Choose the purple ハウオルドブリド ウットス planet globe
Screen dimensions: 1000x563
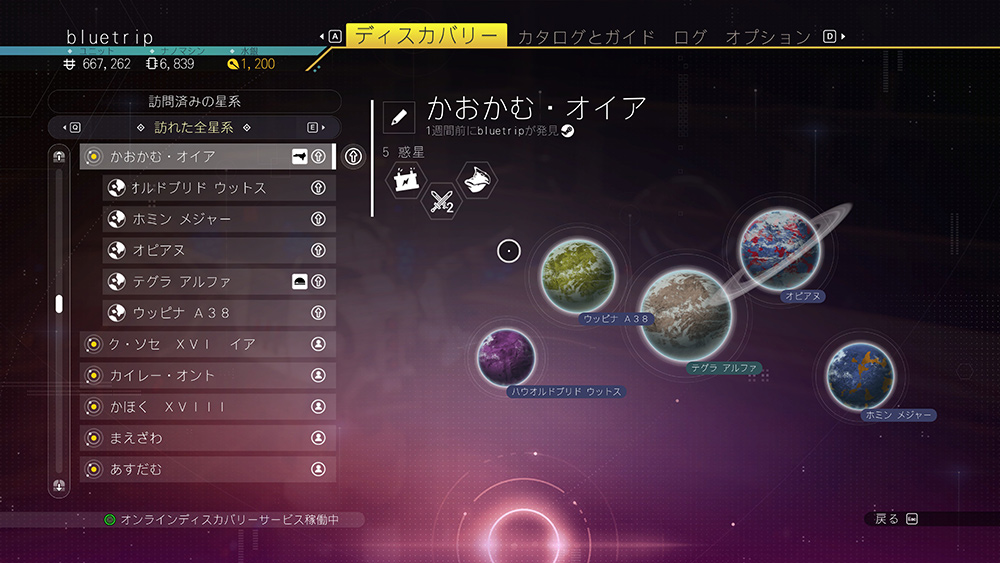505,355
